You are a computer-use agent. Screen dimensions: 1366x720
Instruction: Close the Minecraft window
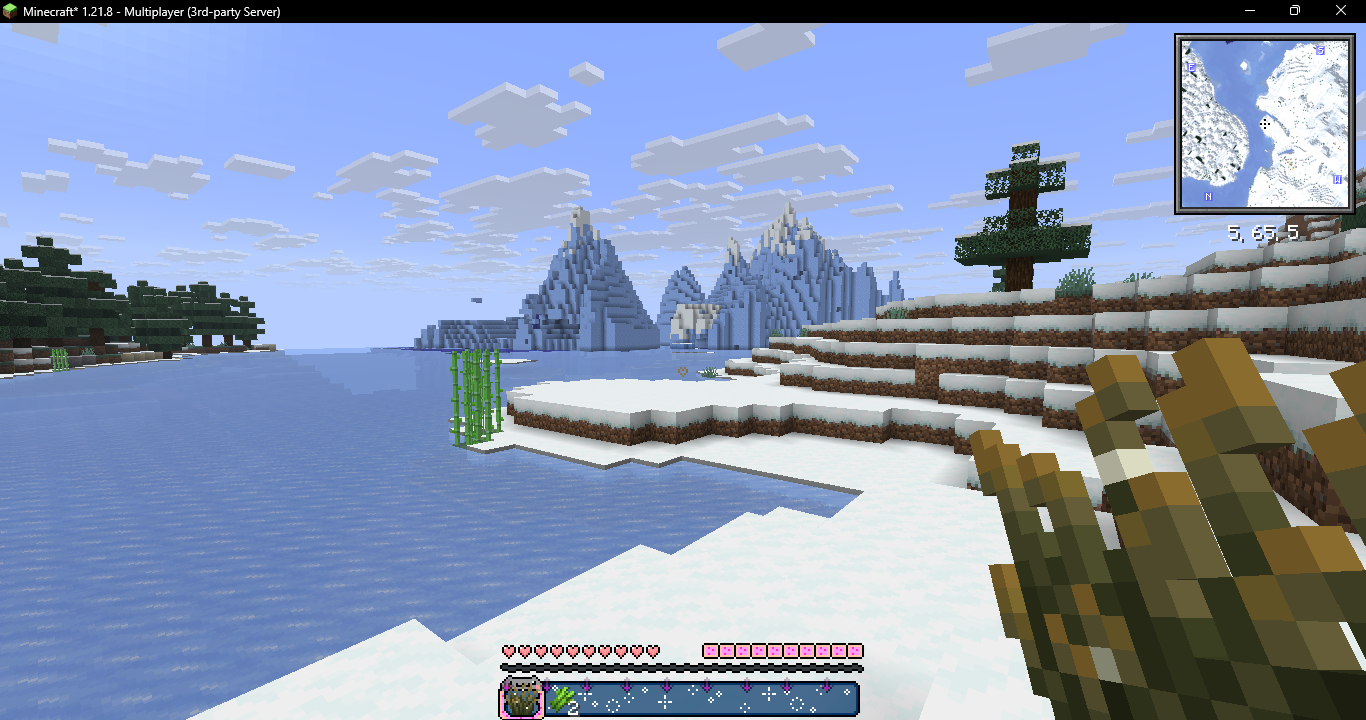pos(1341,11)
